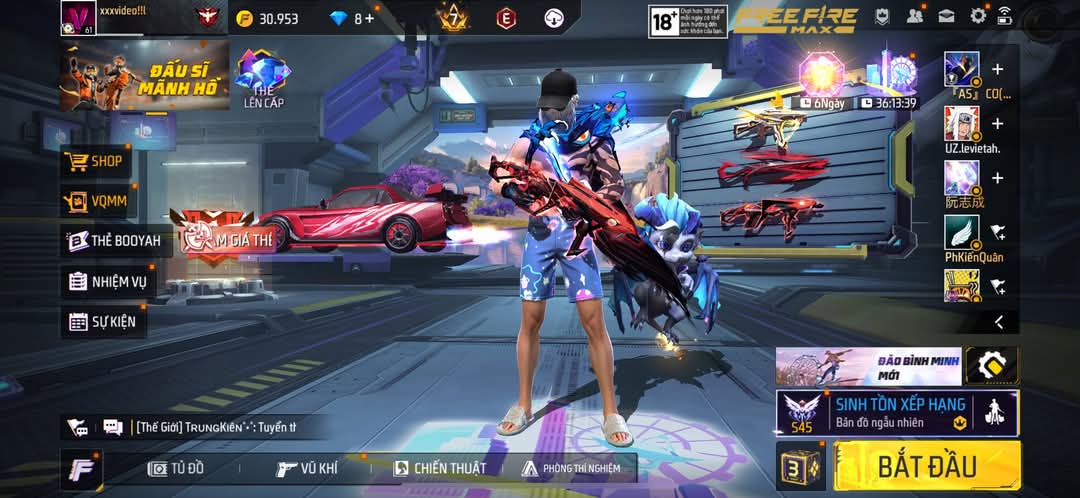Open the Sự Kiện events page
The image size is (1080, 498).
click(102, 322)
